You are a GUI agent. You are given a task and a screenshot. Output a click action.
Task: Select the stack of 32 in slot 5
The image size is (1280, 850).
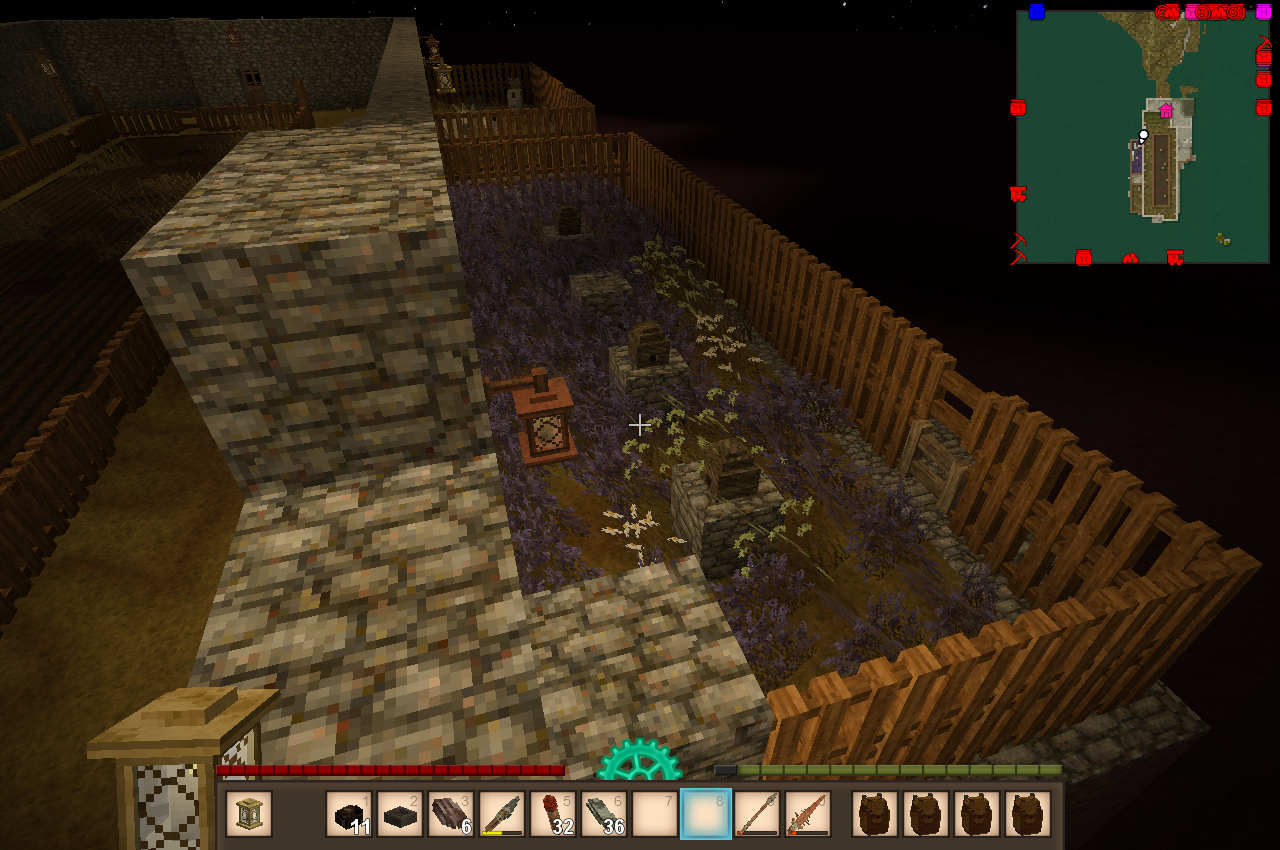(553, 814)
